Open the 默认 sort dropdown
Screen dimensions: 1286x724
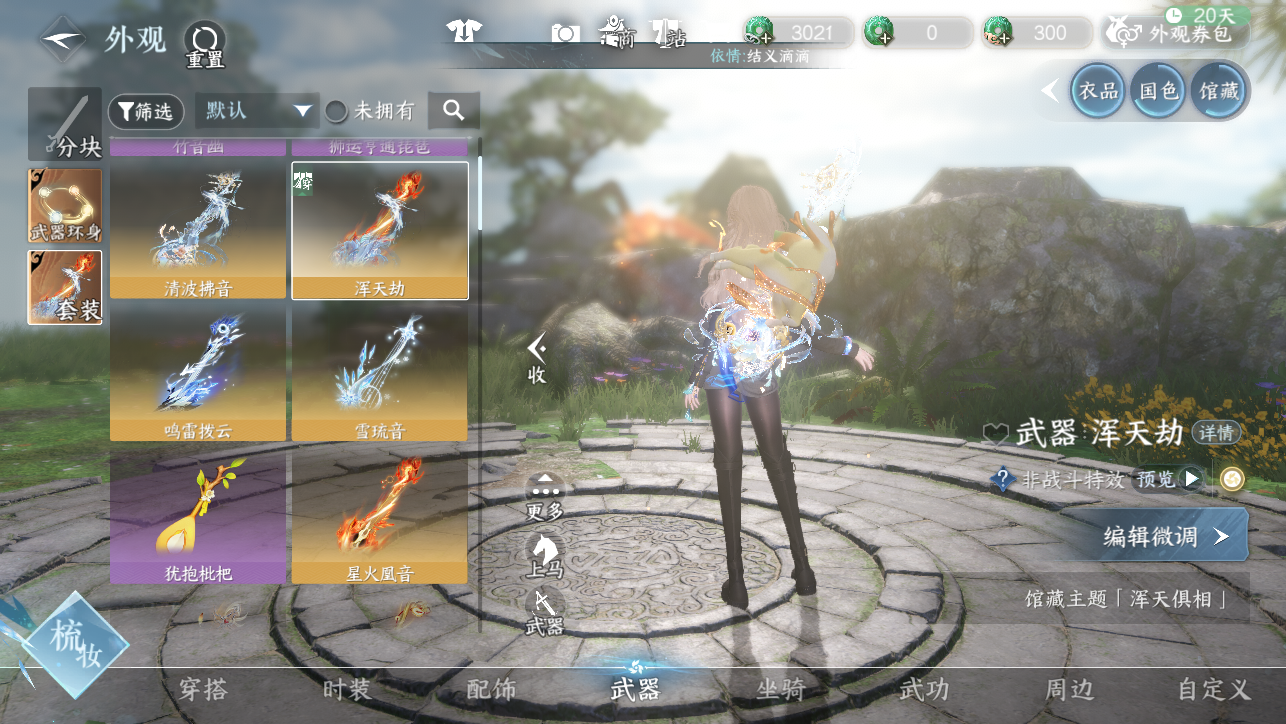coord(257,111)
